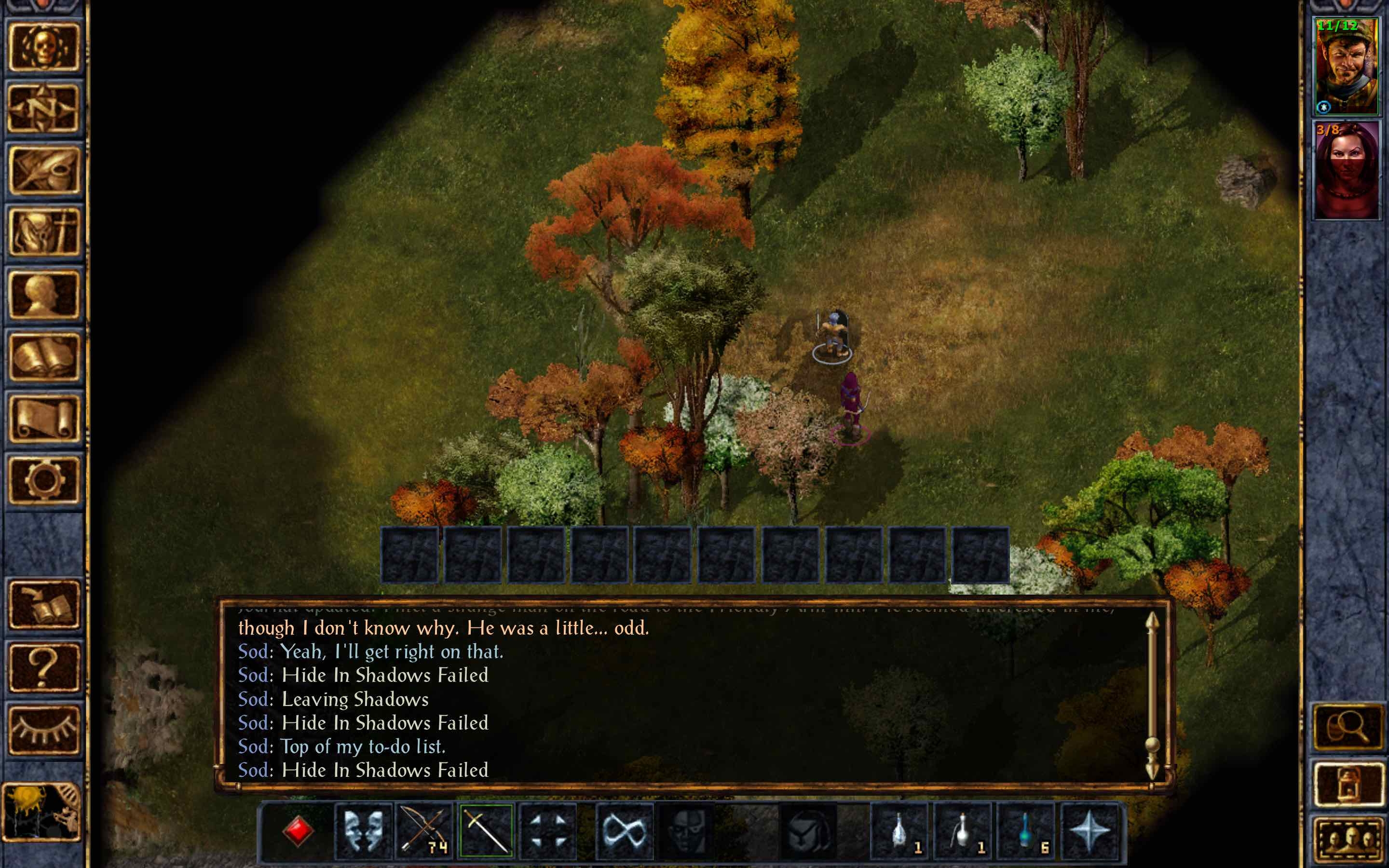Select the red-veiled woman portrait
Viewport: 1389px width, 868px height.
pyautogui.click(x=1347, y=171)
